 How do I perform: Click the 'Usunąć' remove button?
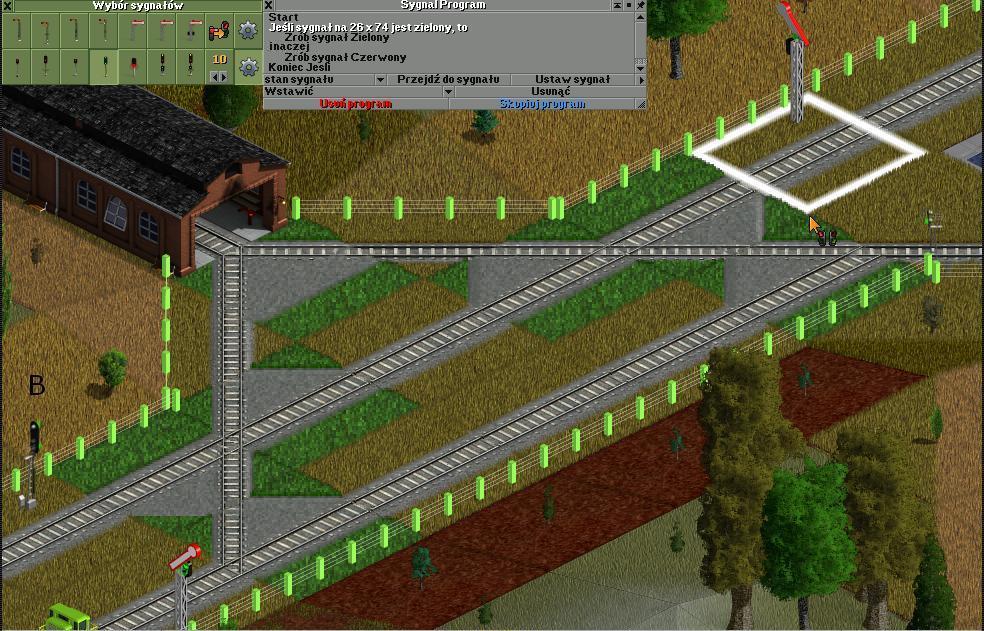(x=550, y=91)
